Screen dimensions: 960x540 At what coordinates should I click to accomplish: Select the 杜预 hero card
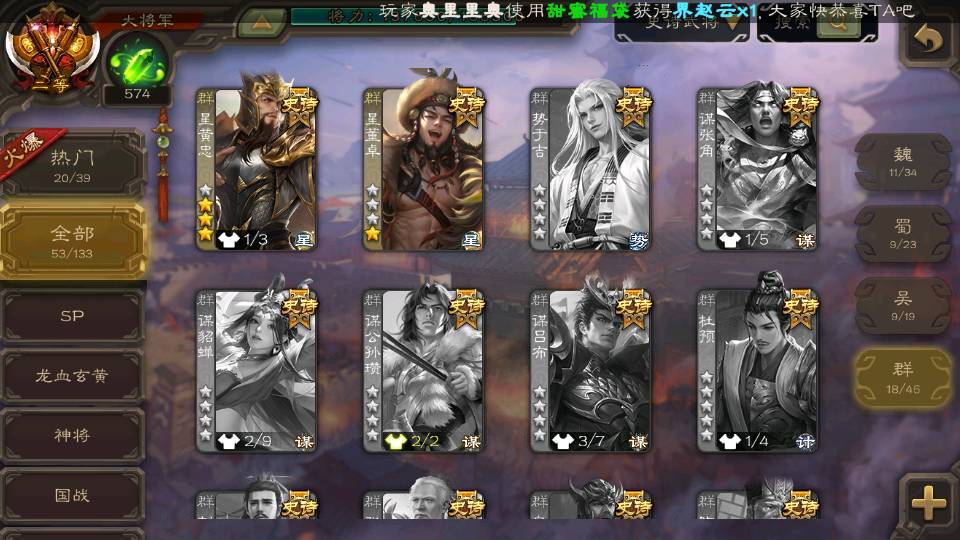coord(758,370)
